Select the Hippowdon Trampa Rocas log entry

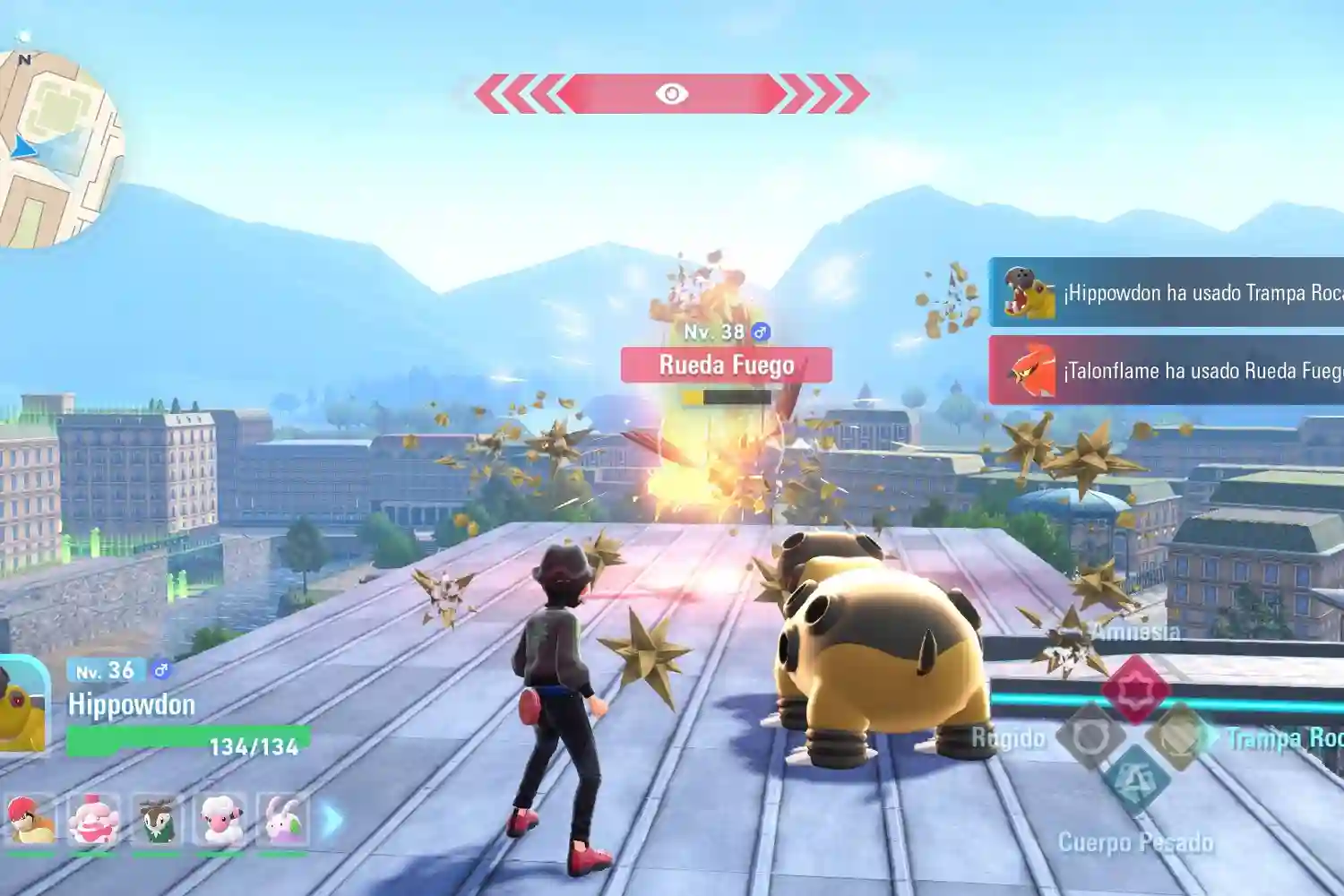click(1166, 292)
